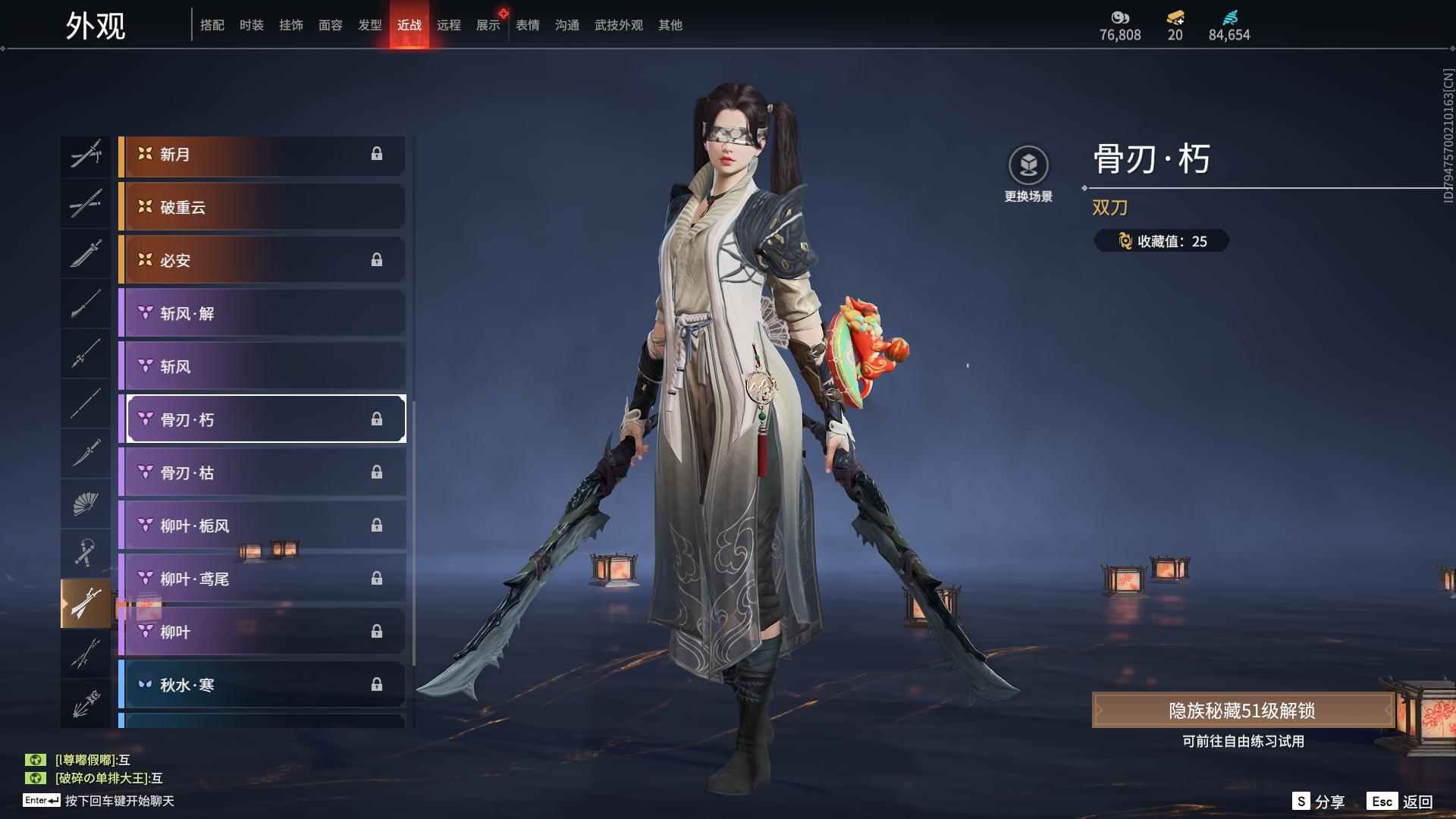Screen dimensions: 1456x819
Task: Show the 武技外观 tab
Action: (618, 25)
